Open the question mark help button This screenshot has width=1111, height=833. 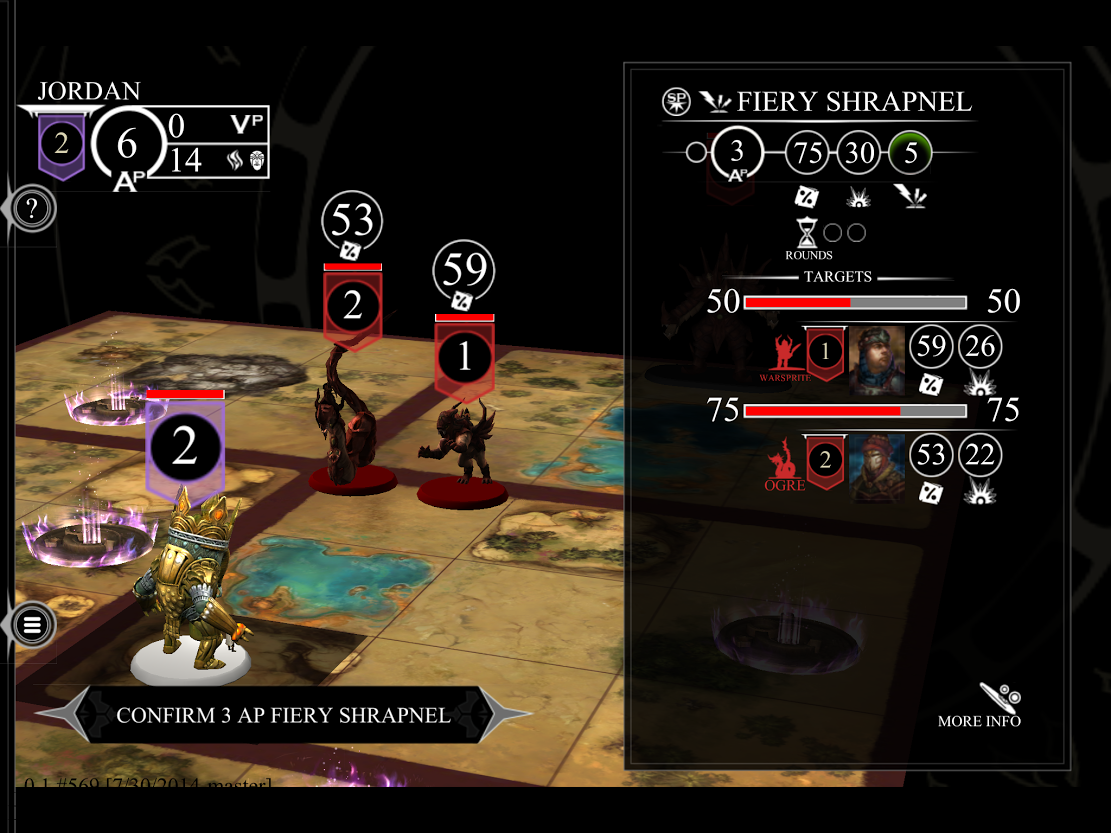tap(32, 209)
